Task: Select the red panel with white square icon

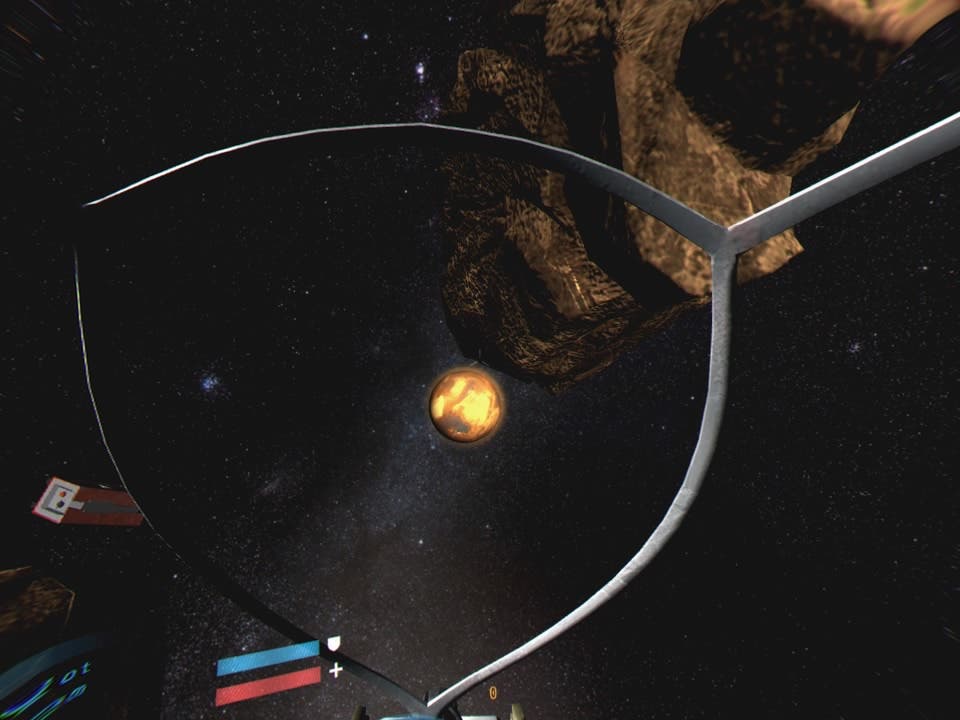Action: point(88,502)
